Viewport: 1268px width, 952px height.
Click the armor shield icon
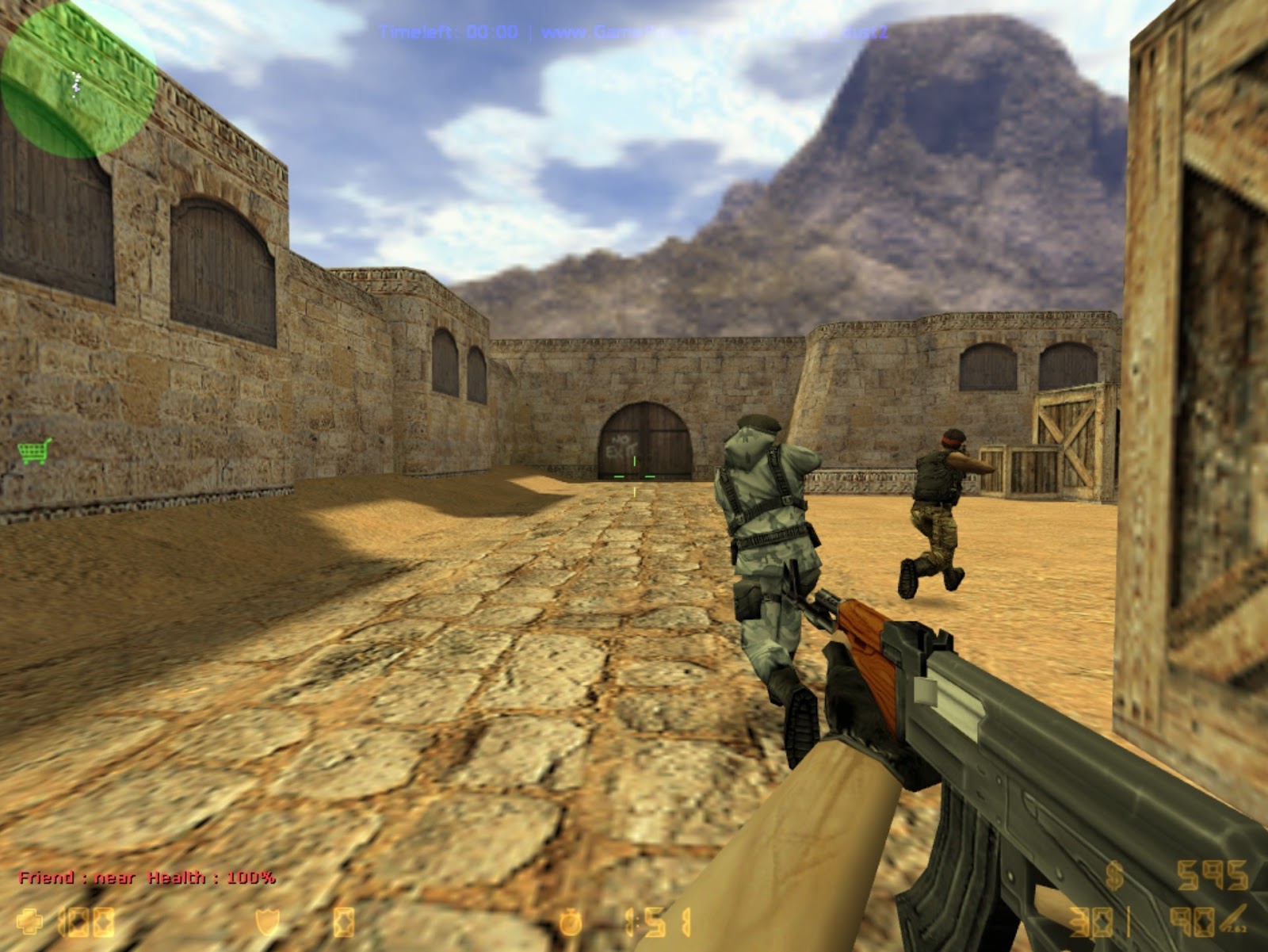click(x=266, y=922)
